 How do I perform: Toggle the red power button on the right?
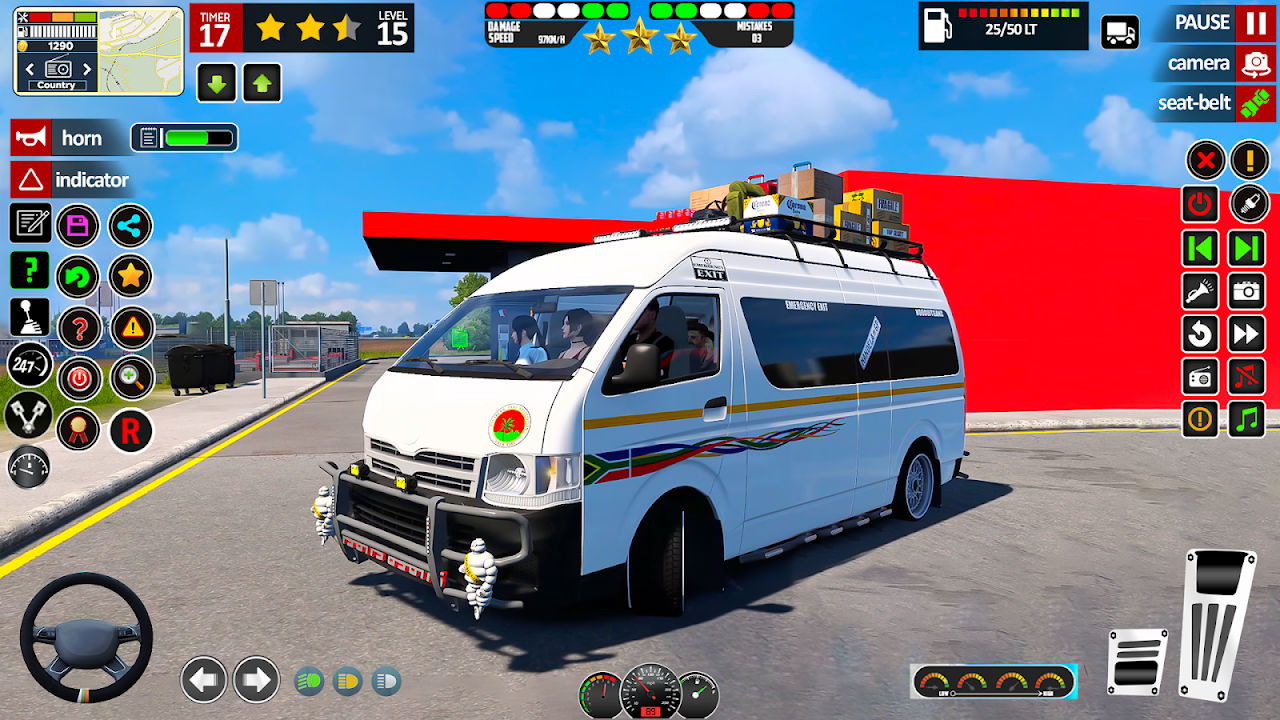coord(1201,204)
